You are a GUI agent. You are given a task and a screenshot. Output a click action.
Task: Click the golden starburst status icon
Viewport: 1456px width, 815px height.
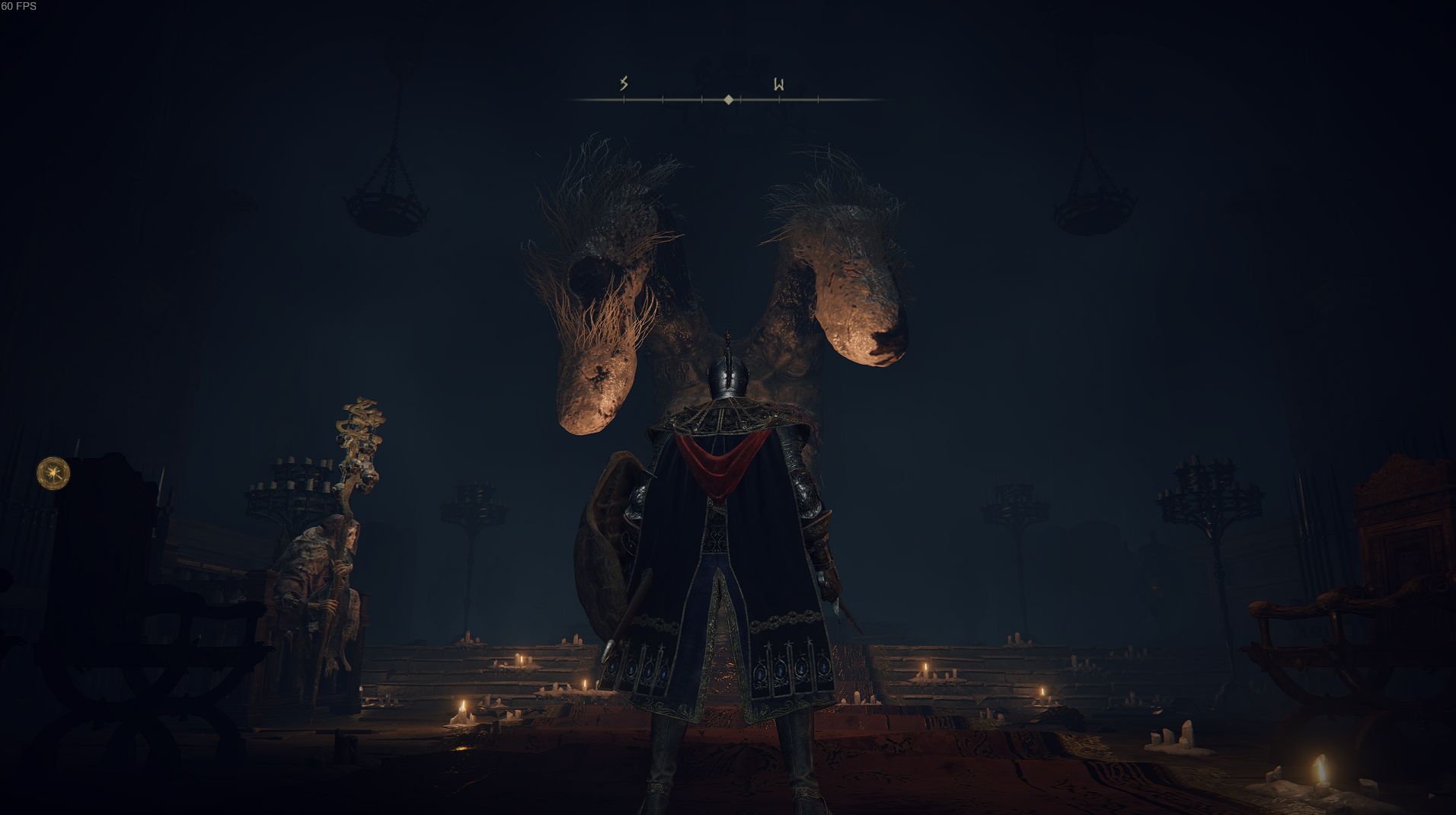pyautogui.click(x=54, y=473)
